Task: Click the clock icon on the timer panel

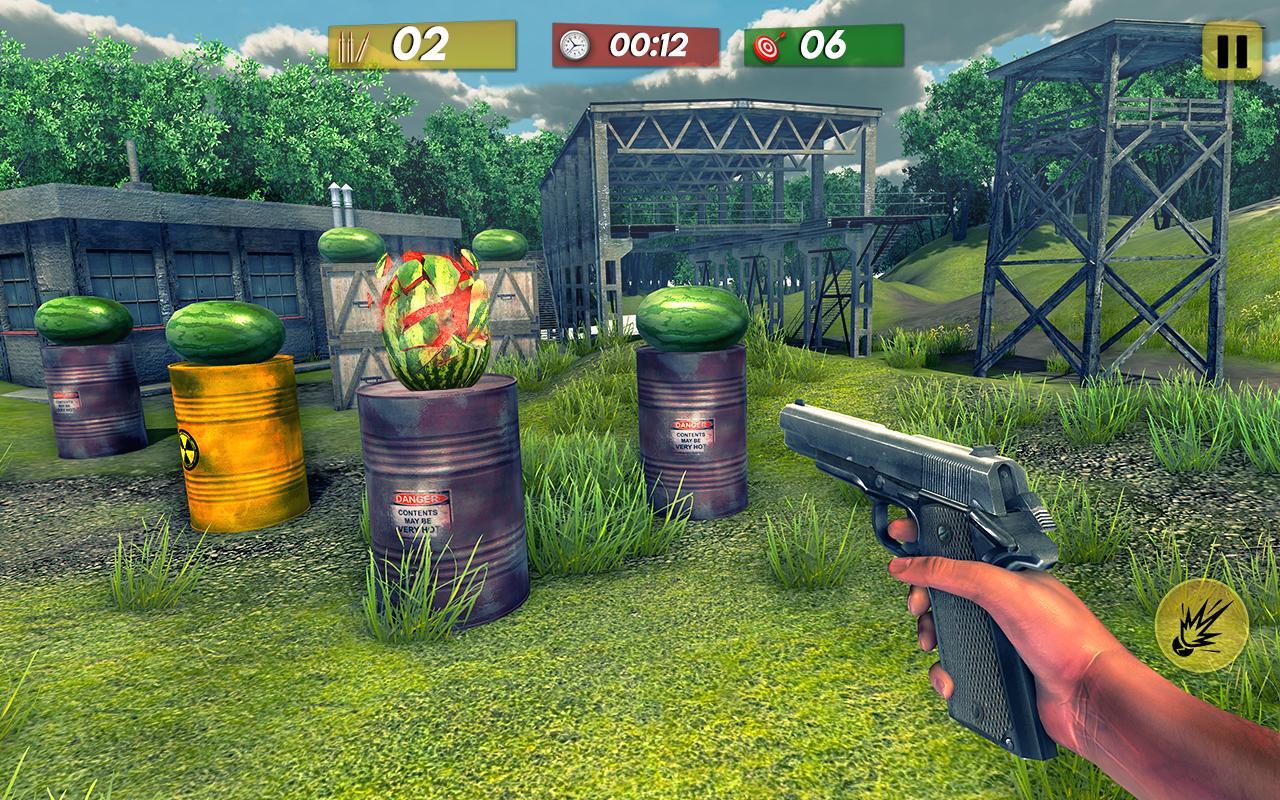Action: (x=573, y=43)
